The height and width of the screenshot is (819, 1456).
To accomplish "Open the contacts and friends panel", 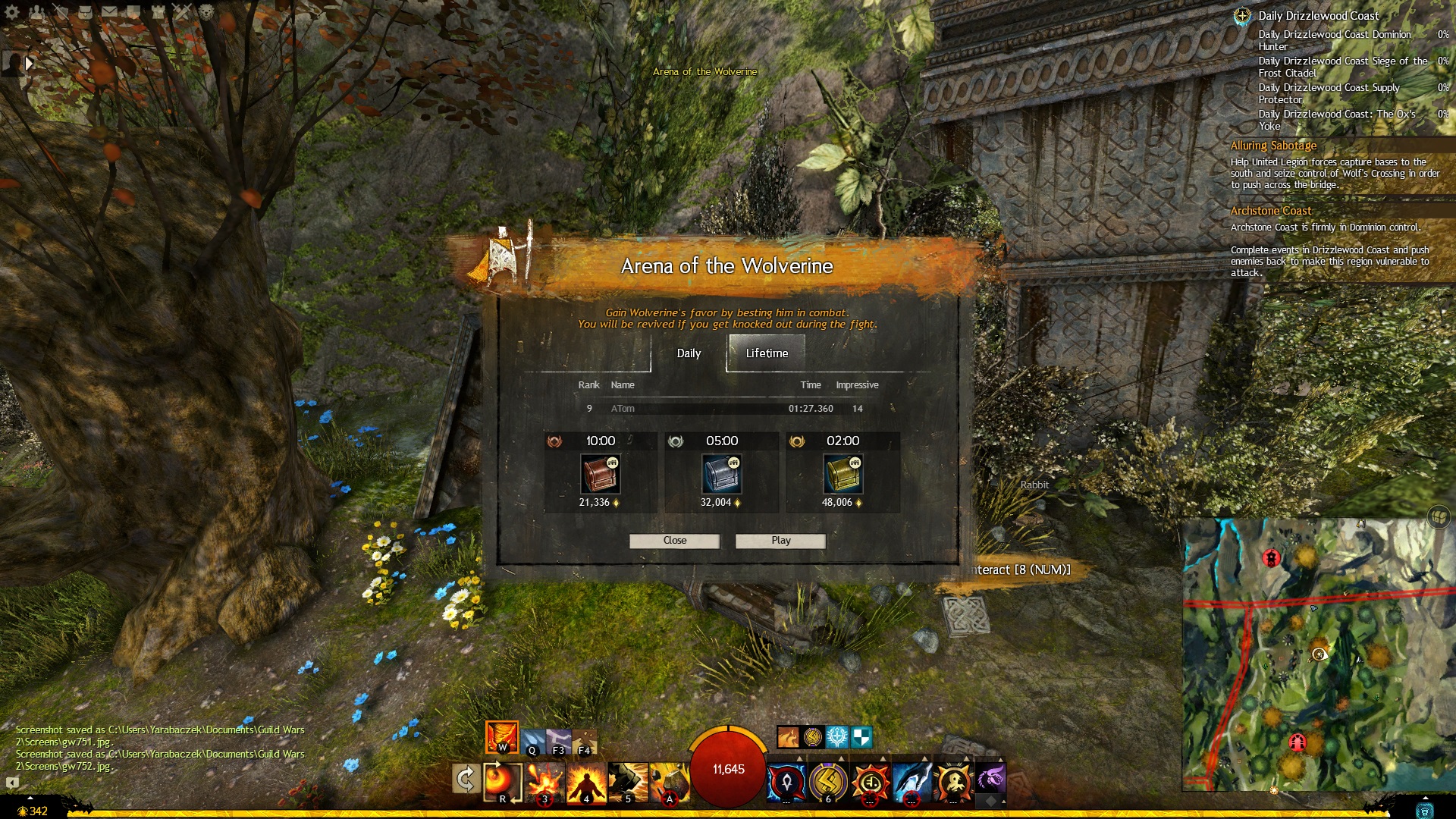I will coord(36,12).
